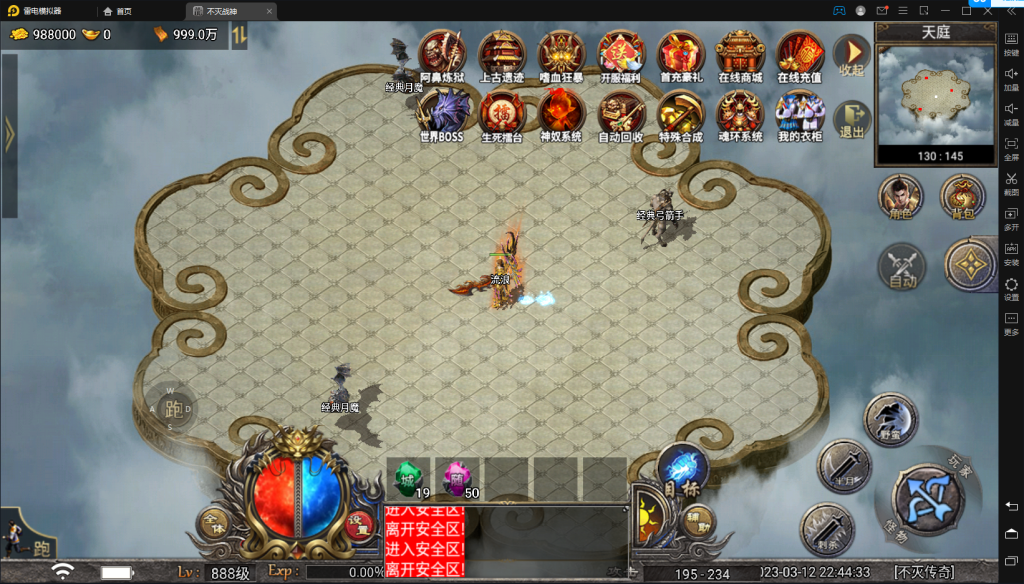Open the 魂环系统 soul ring system
The width and height of the screenshot is (1024, 584).
pos(740,113)
